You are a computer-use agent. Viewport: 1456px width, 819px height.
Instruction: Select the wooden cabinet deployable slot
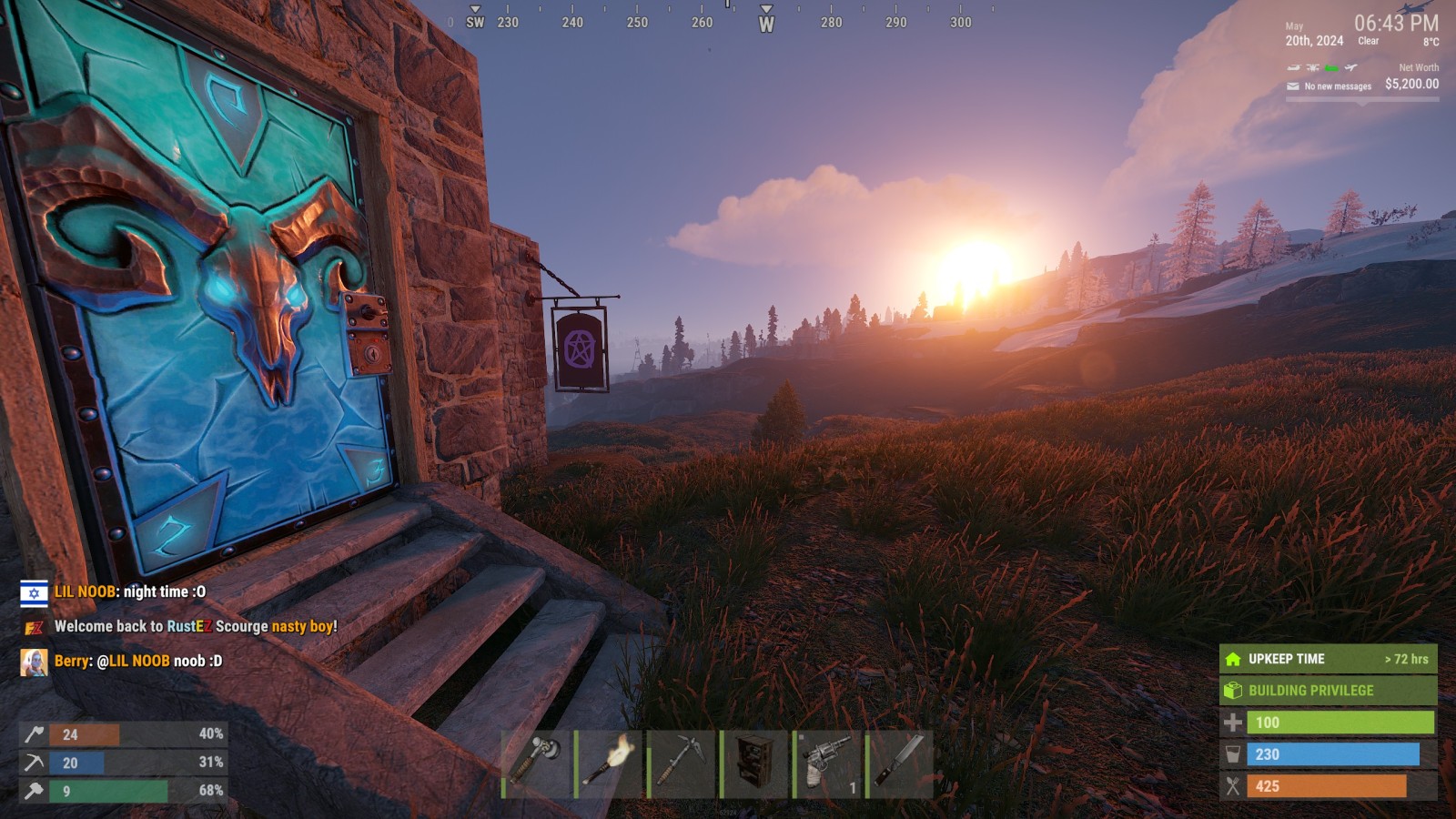point(754,763)
